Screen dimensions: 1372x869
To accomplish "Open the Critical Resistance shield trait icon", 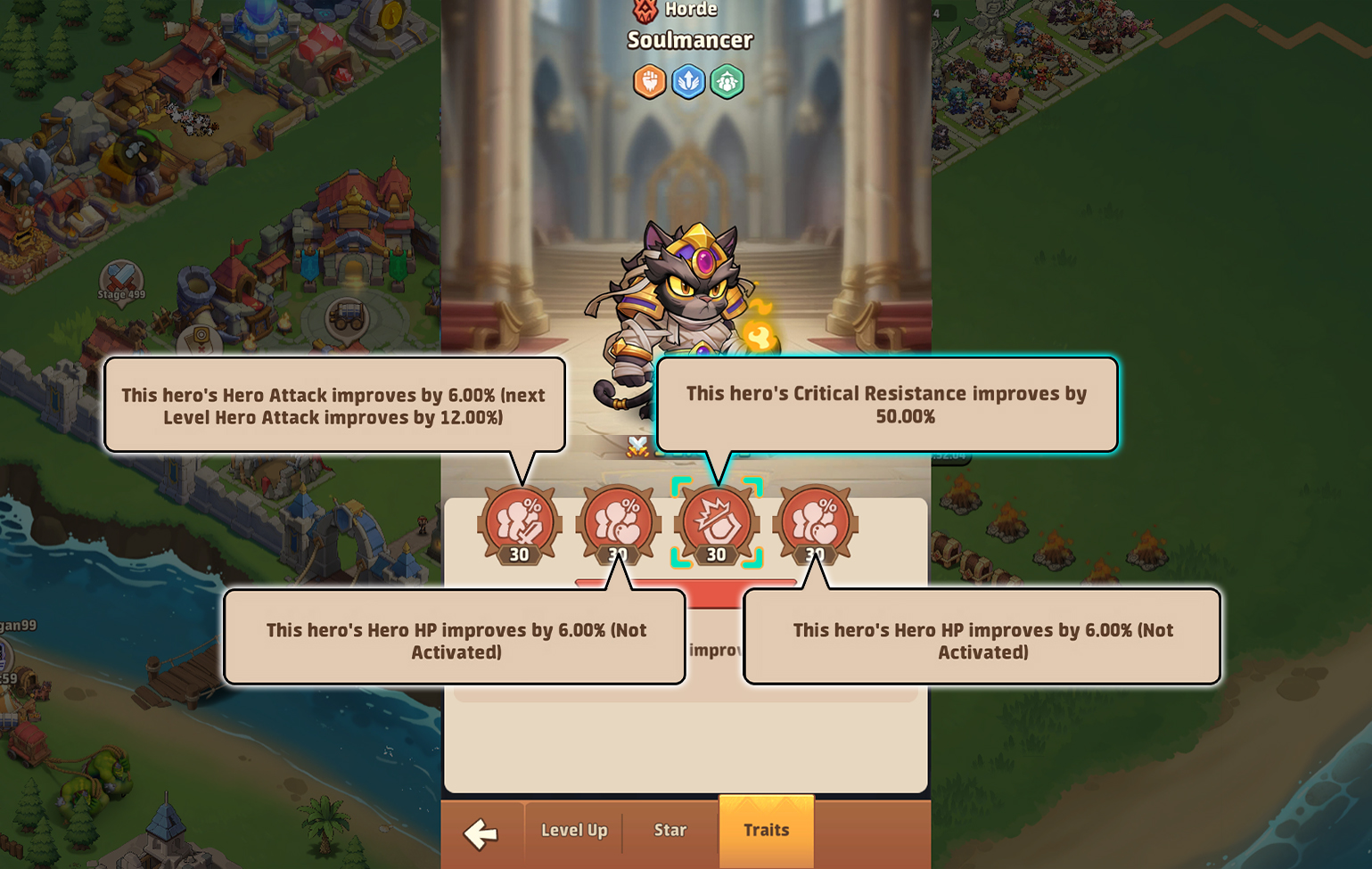I will [717, 524].
